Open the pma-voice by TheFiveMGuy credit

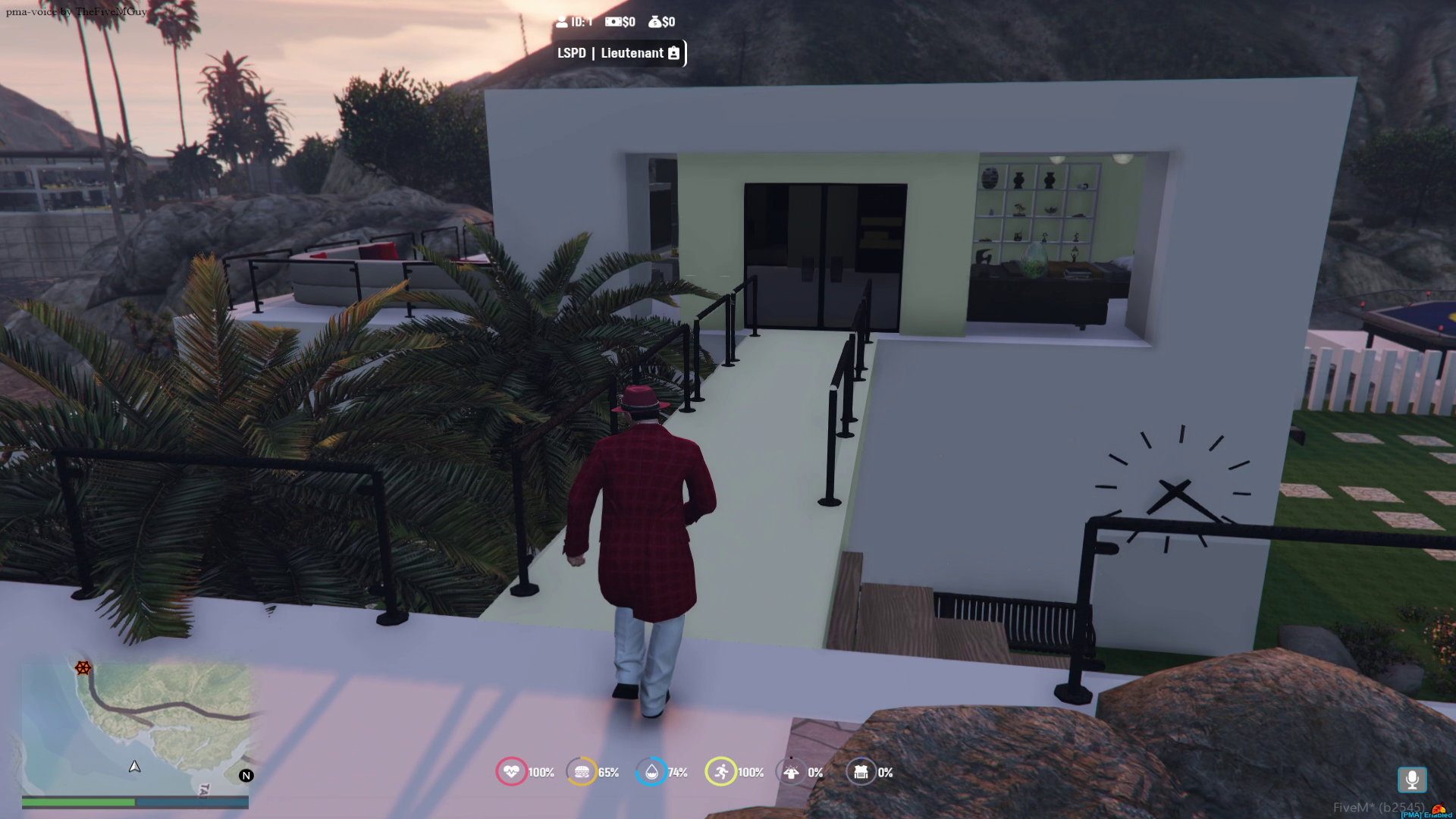coord(76,12)
